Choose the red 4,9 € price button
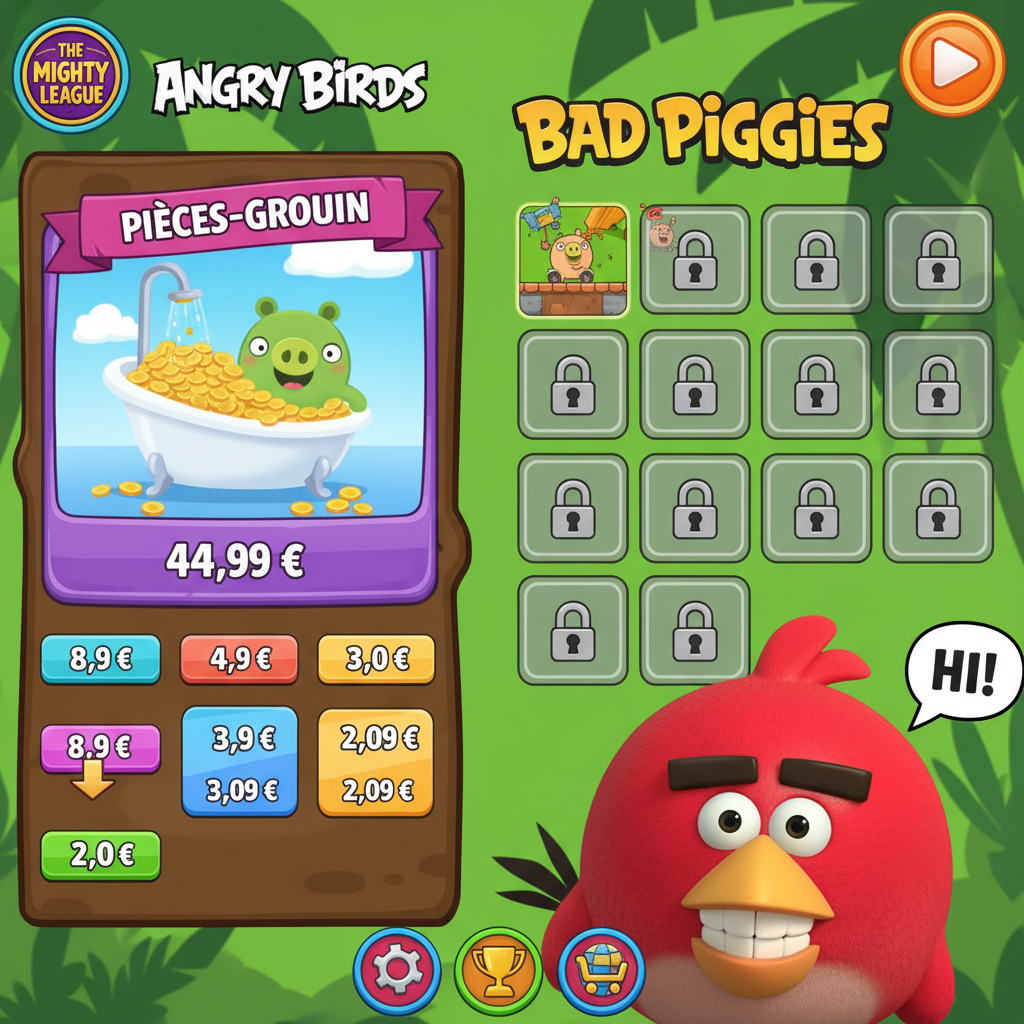 pos(239,659)
